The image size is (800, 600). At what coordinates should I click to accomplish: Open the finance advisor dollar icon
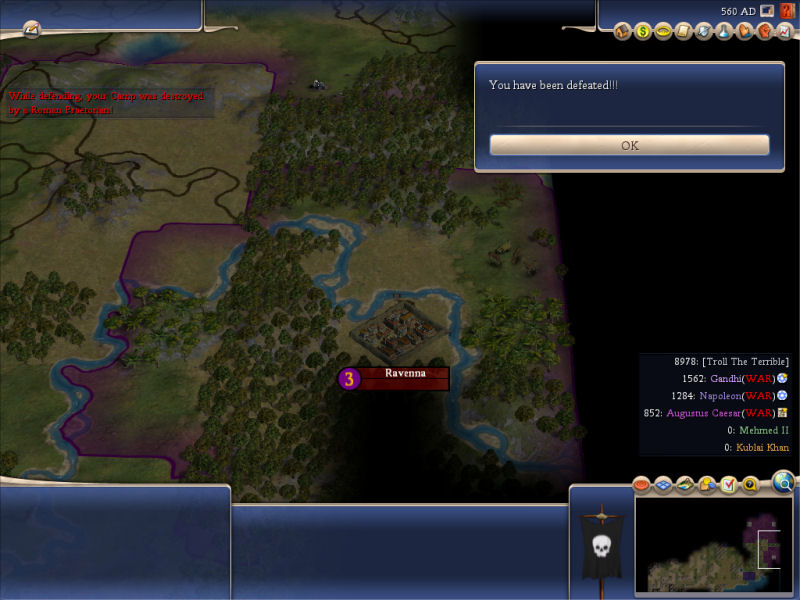tap(642, 31)
